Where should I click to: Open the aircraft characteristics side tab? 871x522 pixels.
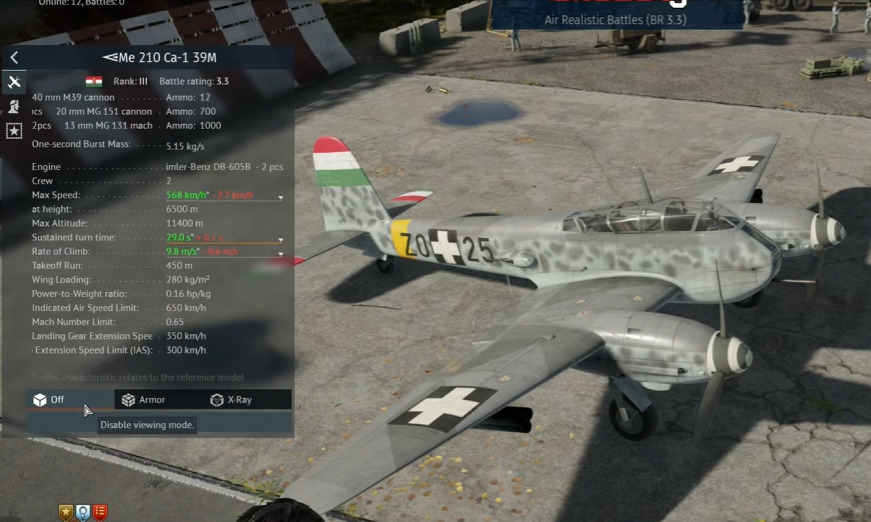tap(14, 82)
